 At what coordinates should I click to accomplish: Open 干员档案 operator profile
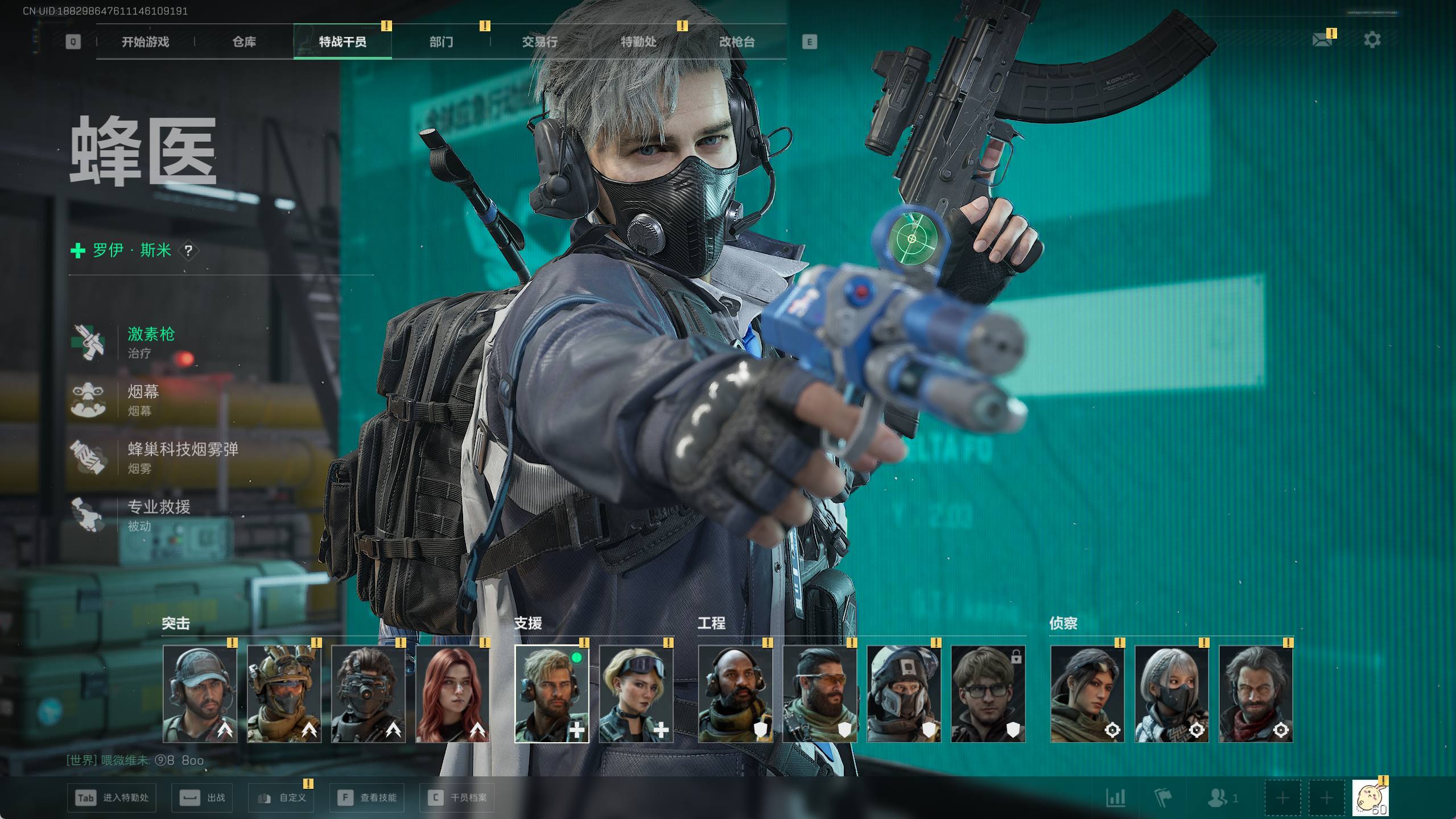pos(457,798)
